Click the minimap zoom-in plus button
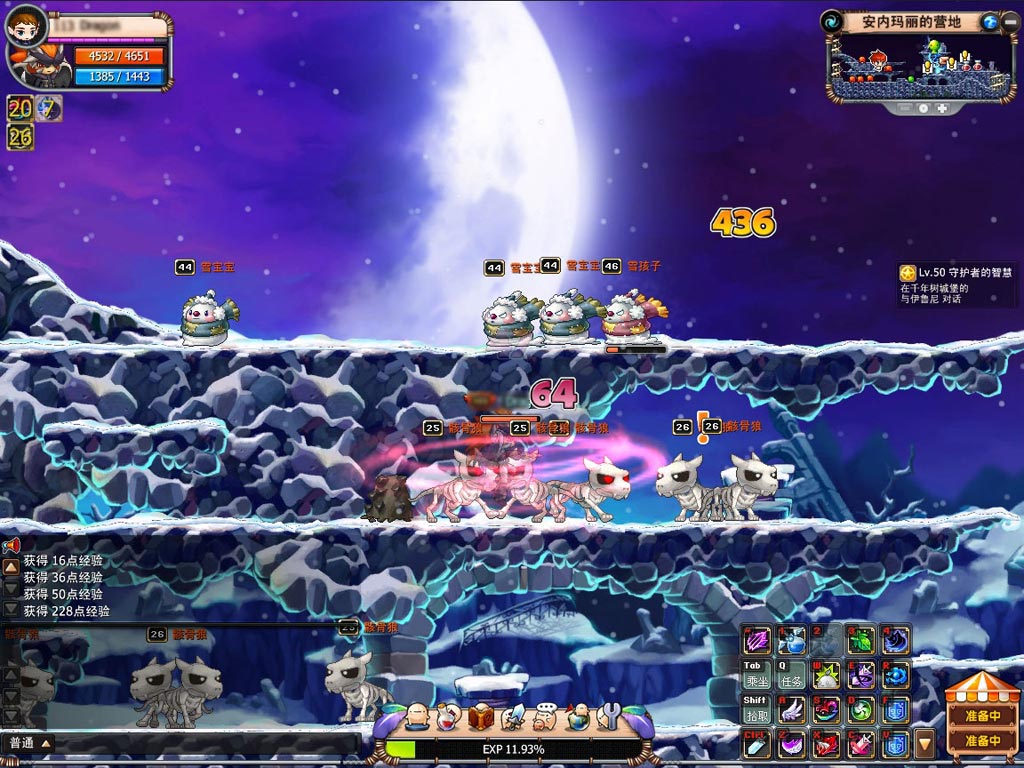Screen dimensions: 1024x768 942,107
